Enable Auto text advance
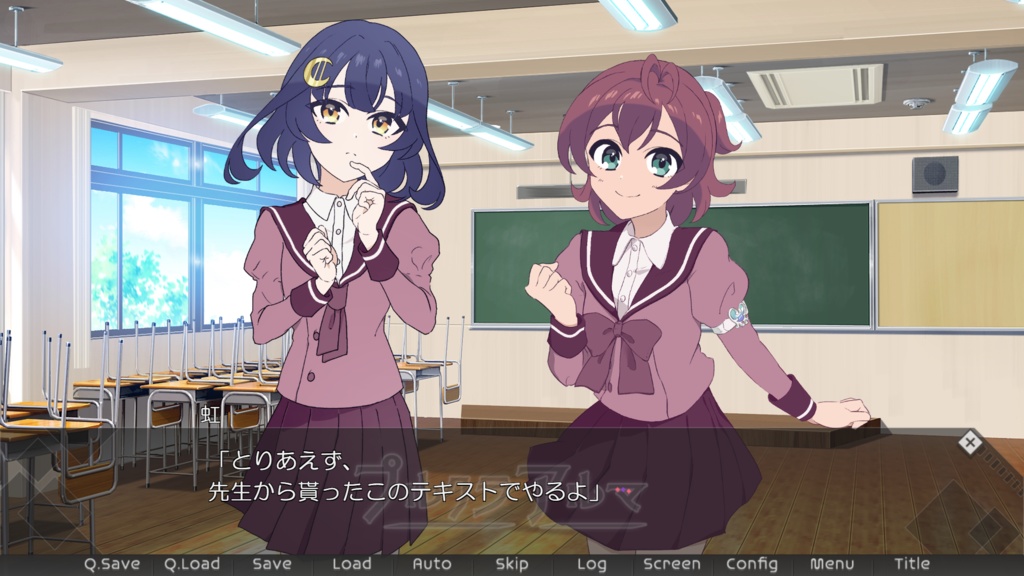This screenshot has width=1024, height=576. 432,564
